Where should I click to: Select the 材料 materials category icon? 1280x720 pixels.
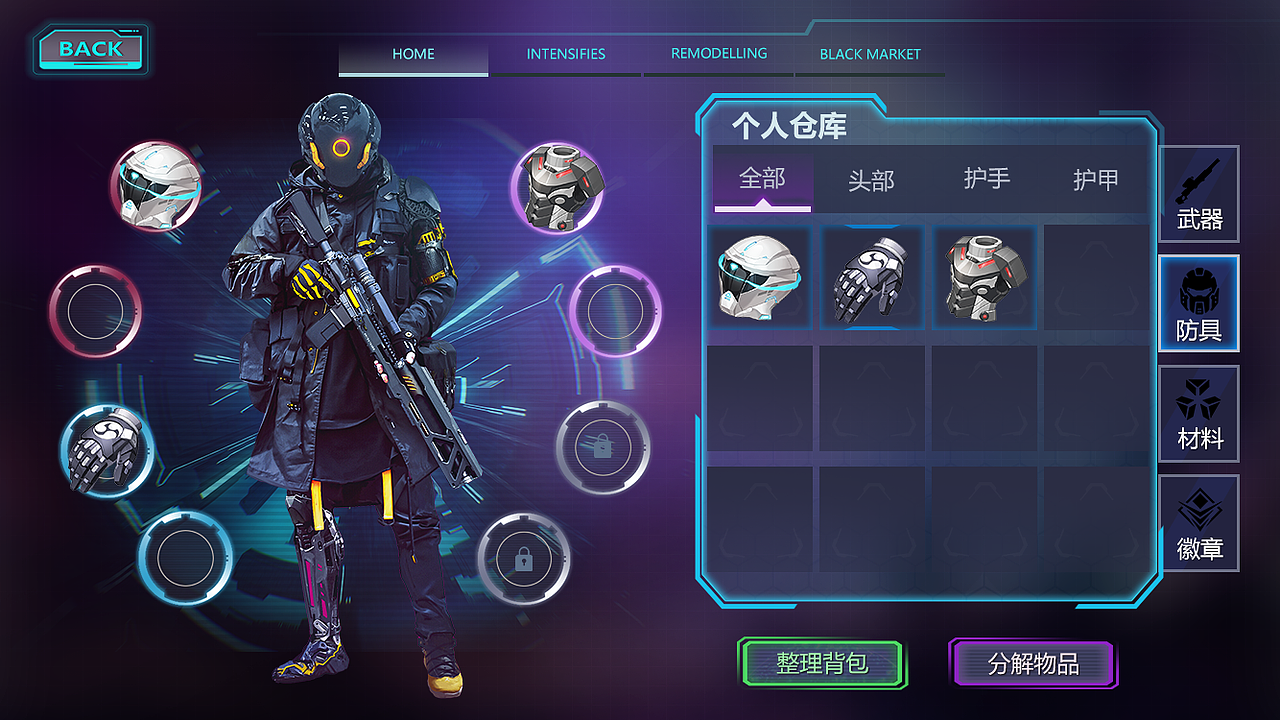click(1198, 413)
